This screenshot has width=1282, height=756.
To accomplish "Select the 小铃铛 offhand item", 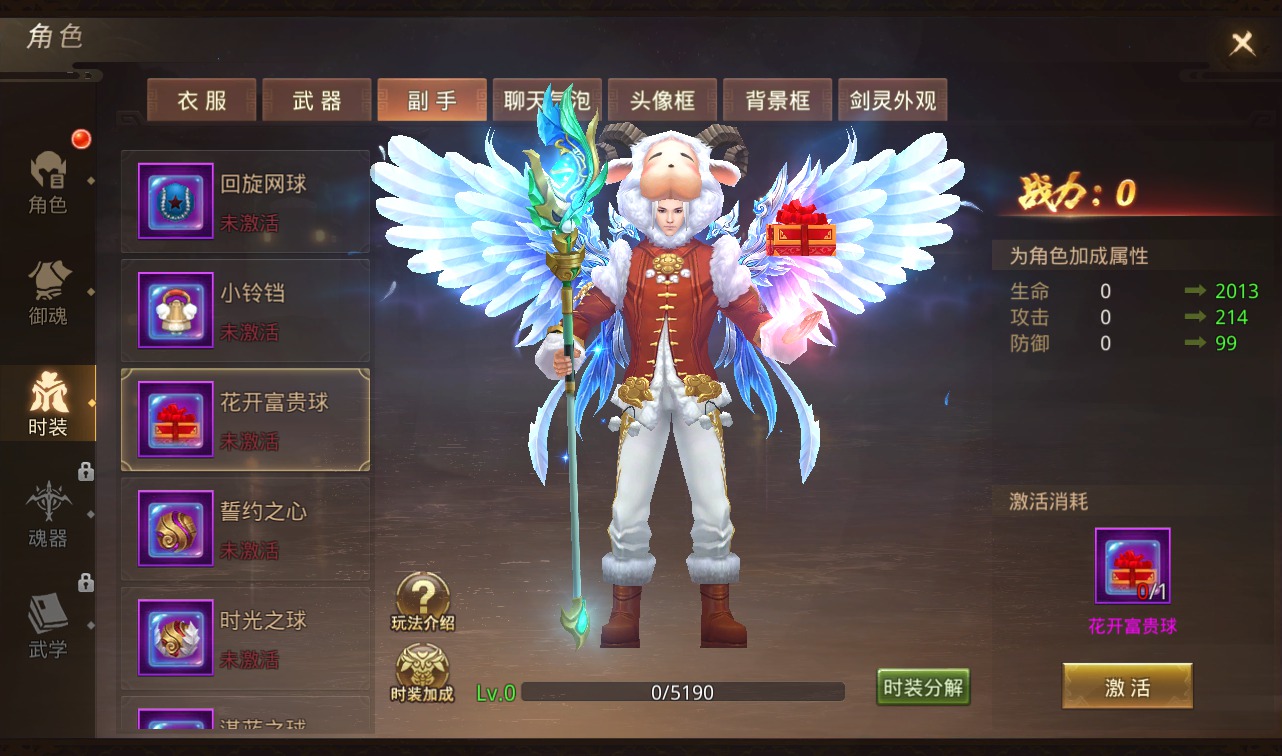I will [x=245, y=310].
